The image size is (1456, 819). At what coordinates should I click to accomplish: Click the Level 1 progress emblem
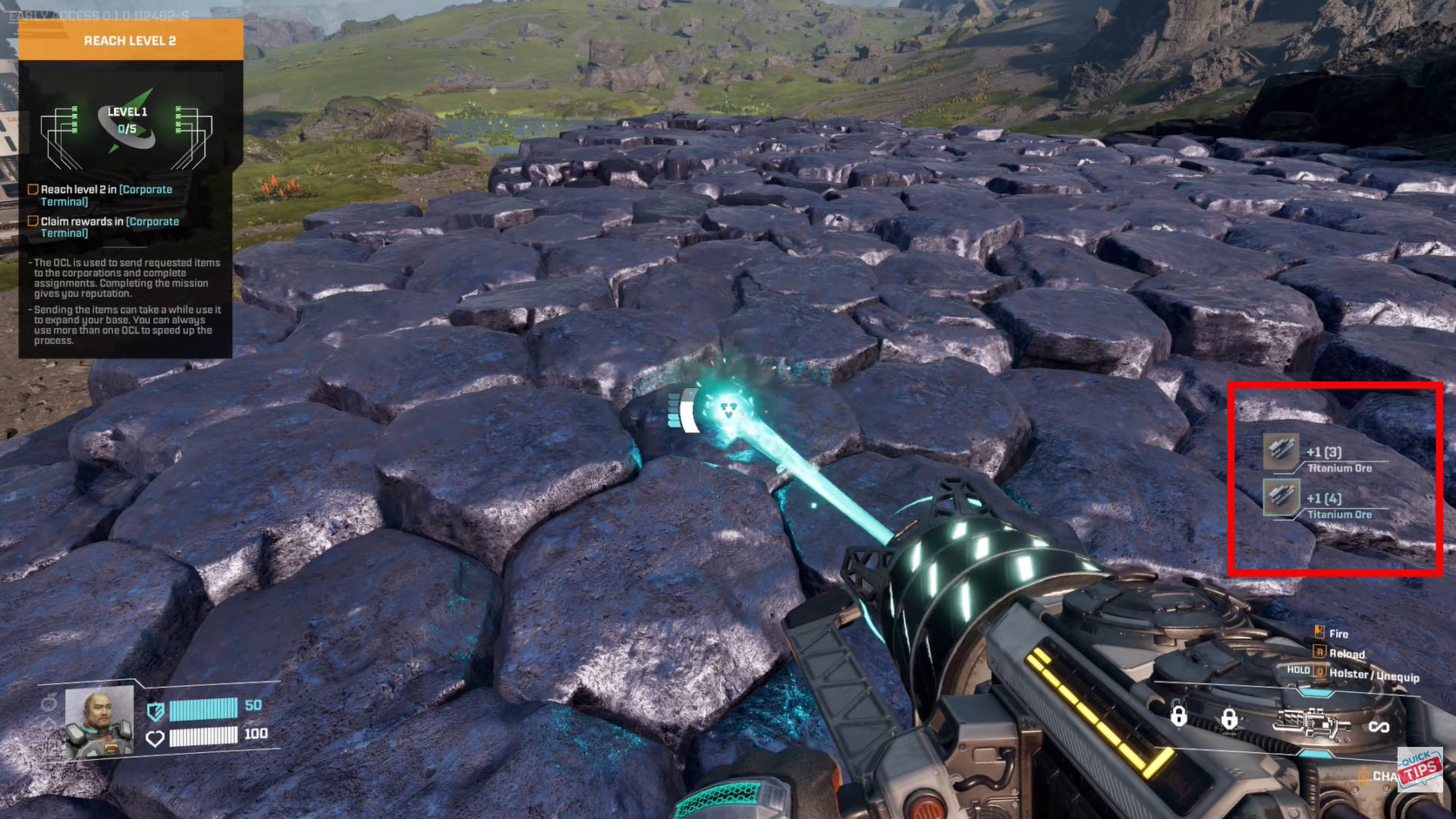[127, 121]
